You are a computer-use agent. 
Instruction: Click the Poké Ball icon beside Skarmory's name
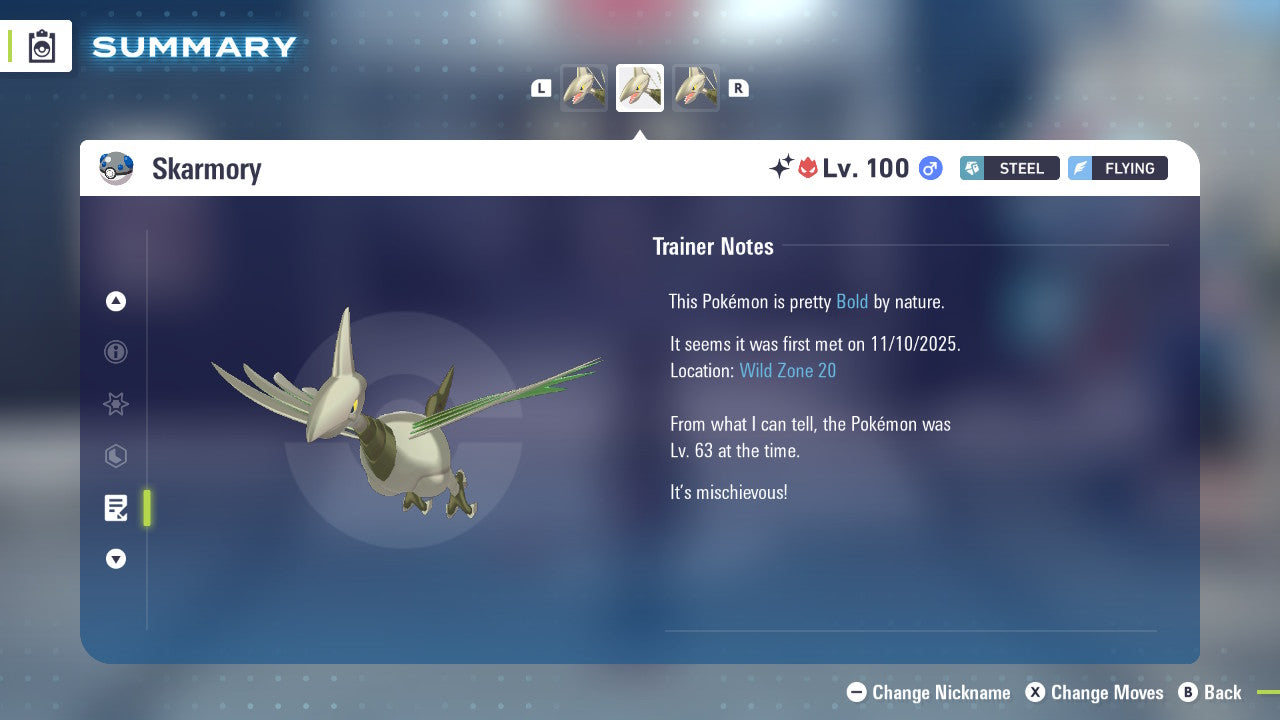pos(117,168)
